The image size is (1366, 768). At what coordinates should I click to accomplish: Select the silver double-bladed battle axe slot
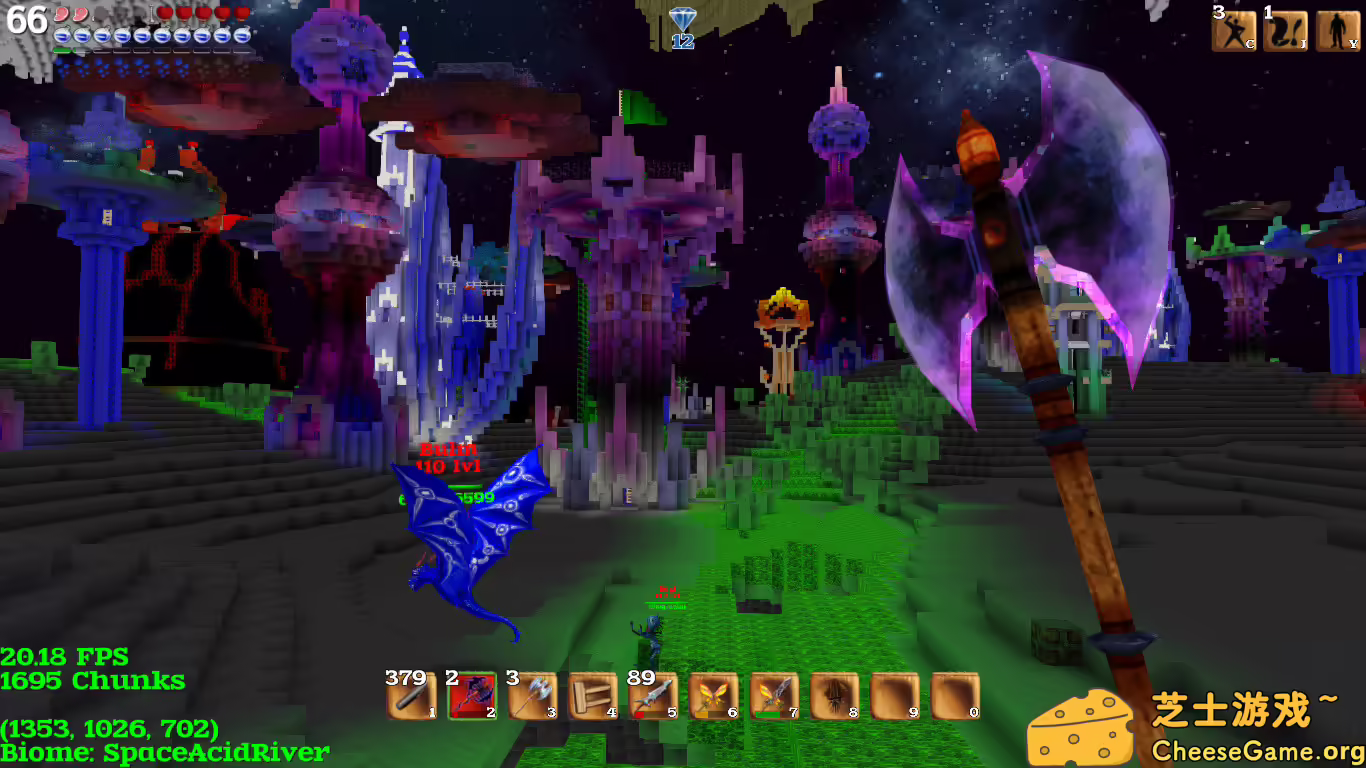pos(532,696)
